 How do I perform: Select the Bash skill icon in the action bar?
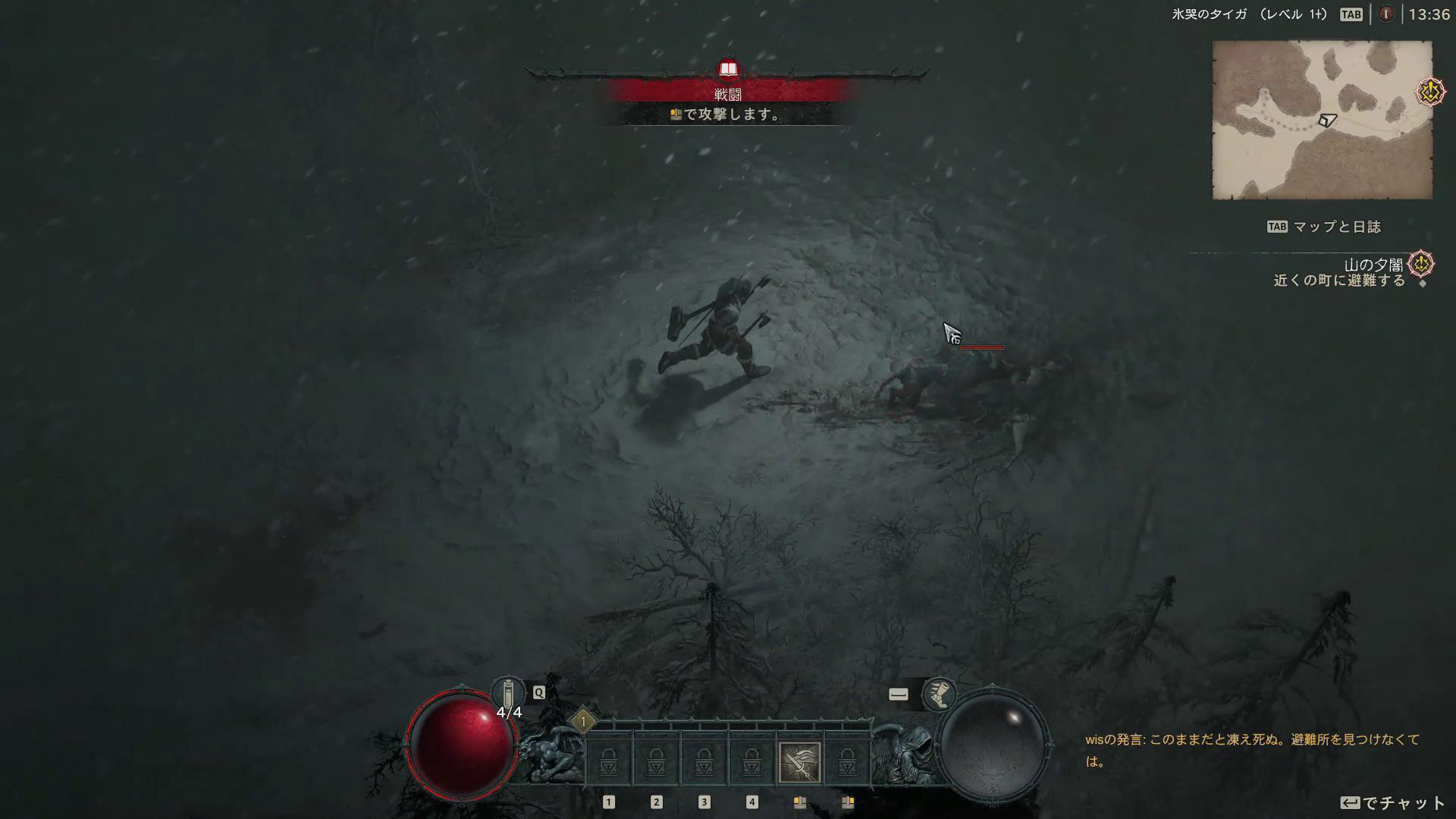pos(801,761)
